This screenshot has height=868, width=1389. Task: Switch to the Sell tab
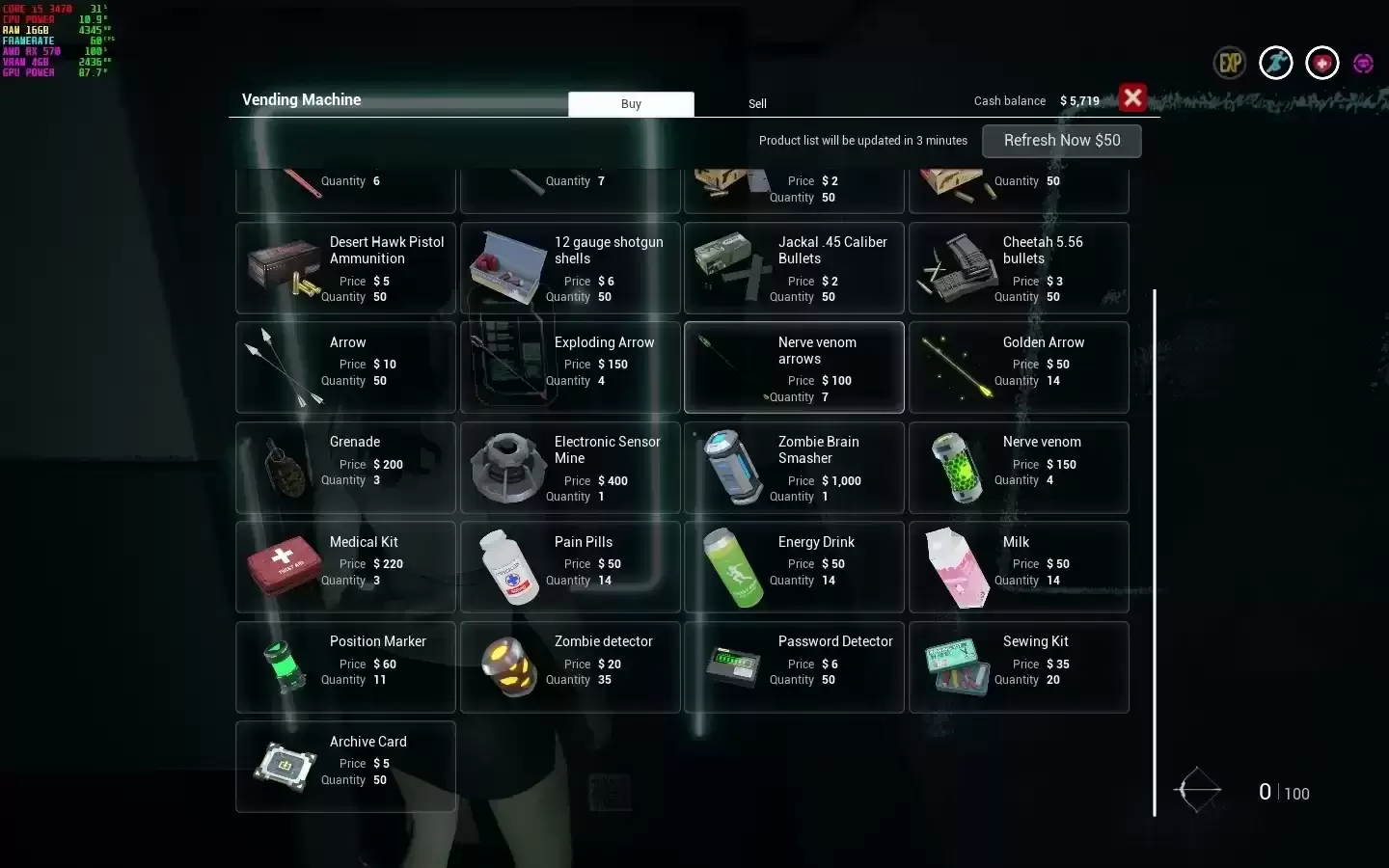point(757,104)
